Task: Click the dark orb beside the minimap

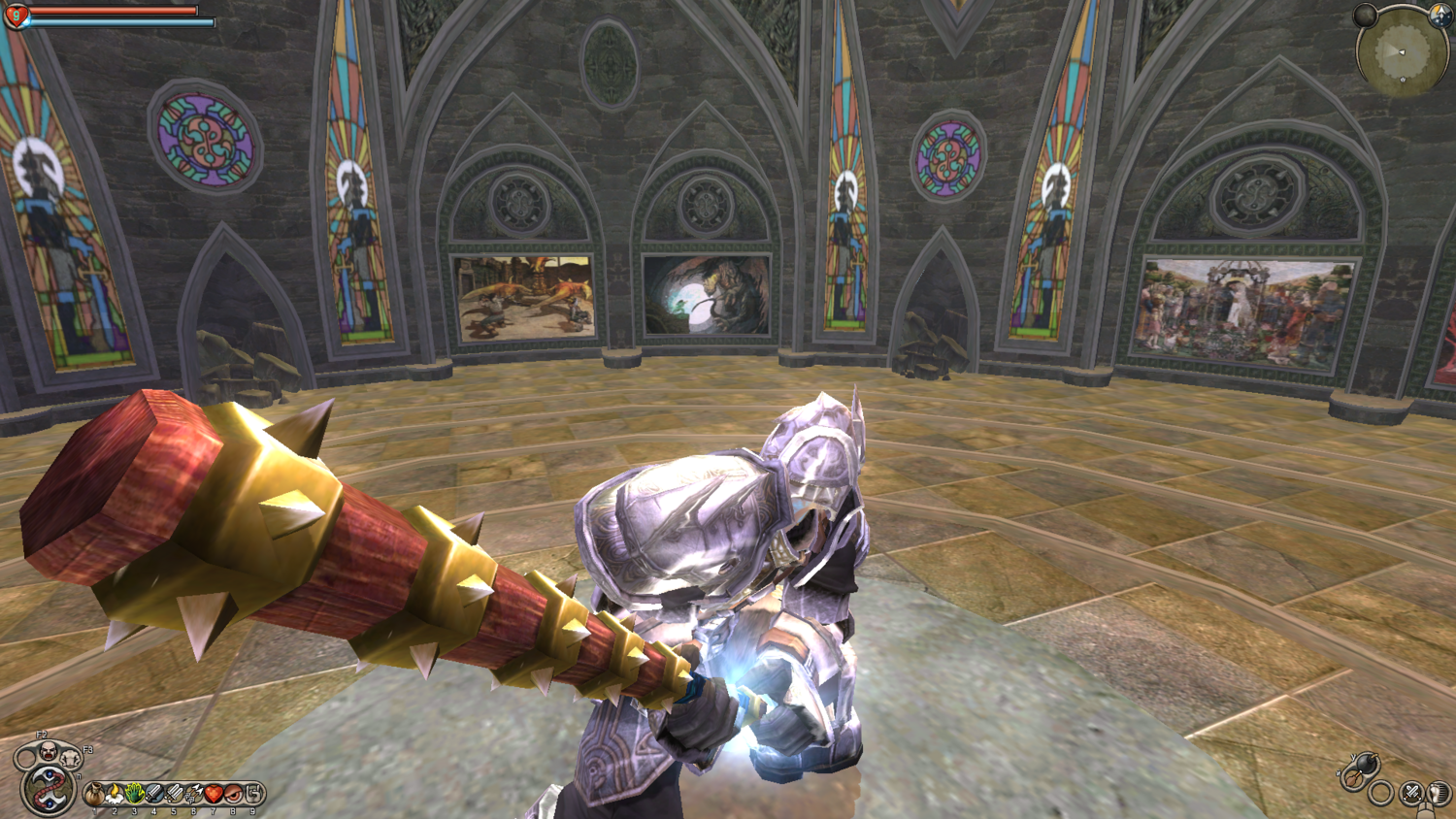Action: click(x=1366, y=15)
